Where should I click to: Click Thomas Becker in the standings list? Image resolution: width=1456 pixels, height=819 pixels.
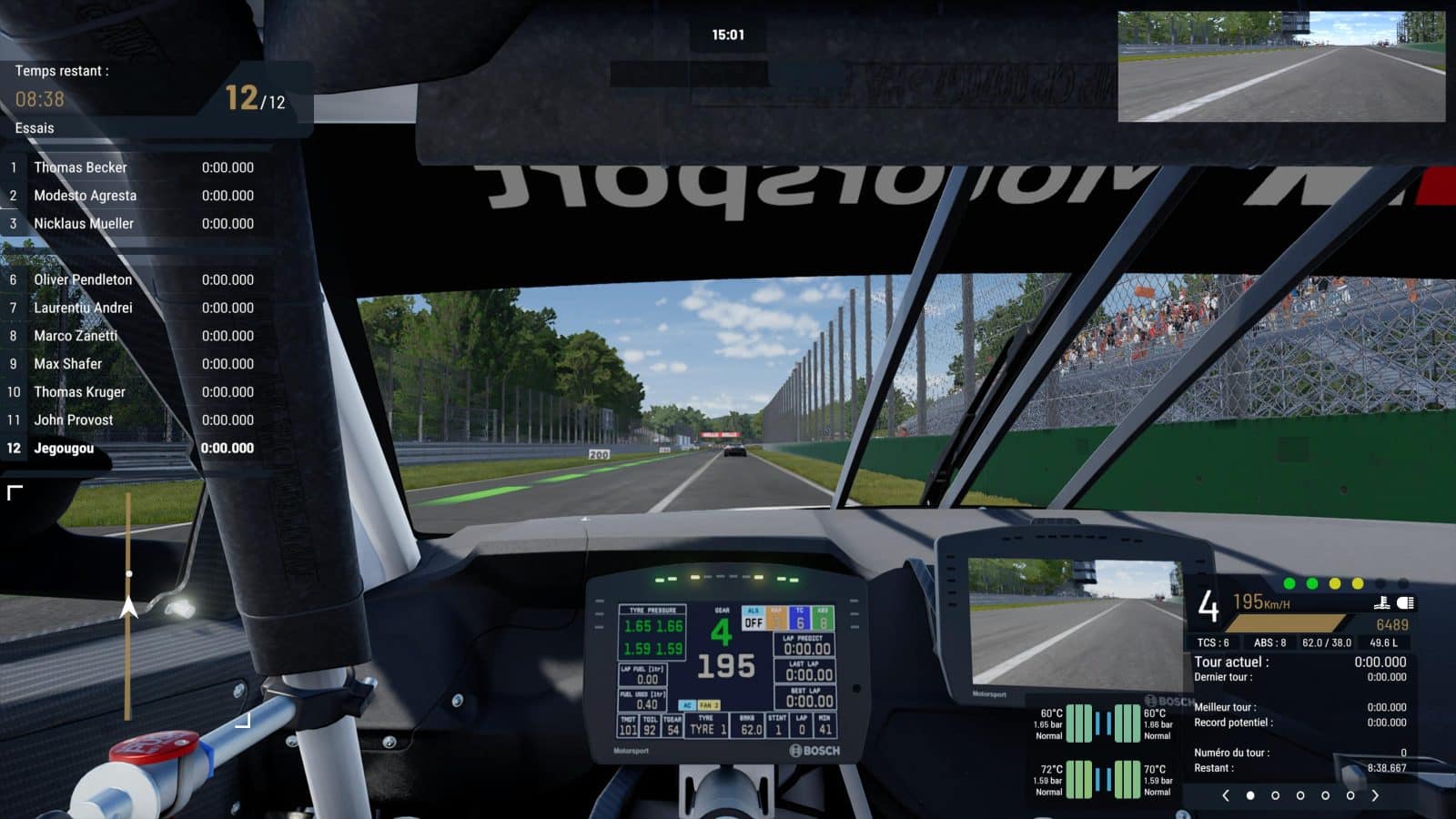point(79,167)
